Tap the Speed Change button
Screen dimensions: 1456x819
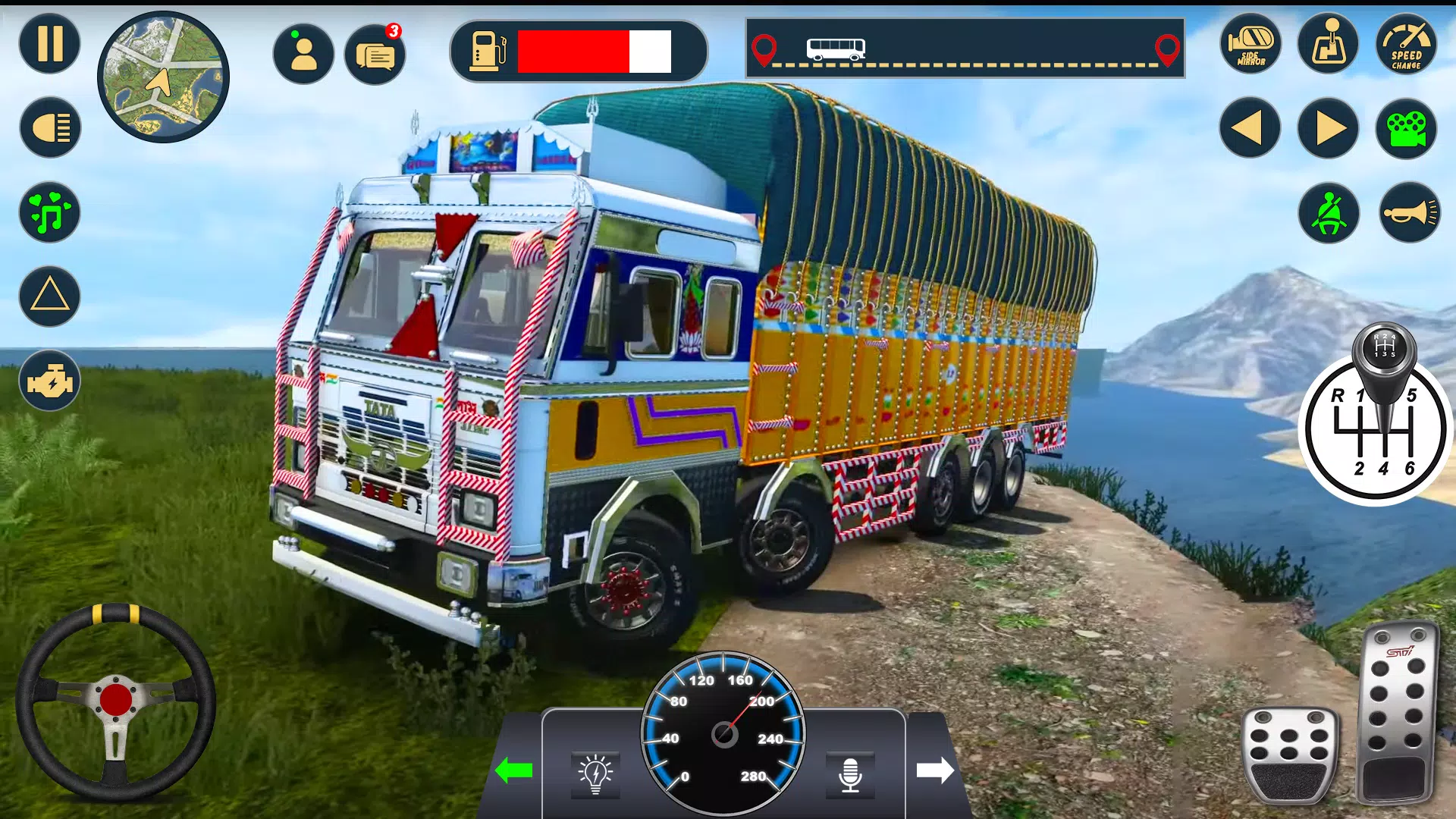coord(1407,45)
